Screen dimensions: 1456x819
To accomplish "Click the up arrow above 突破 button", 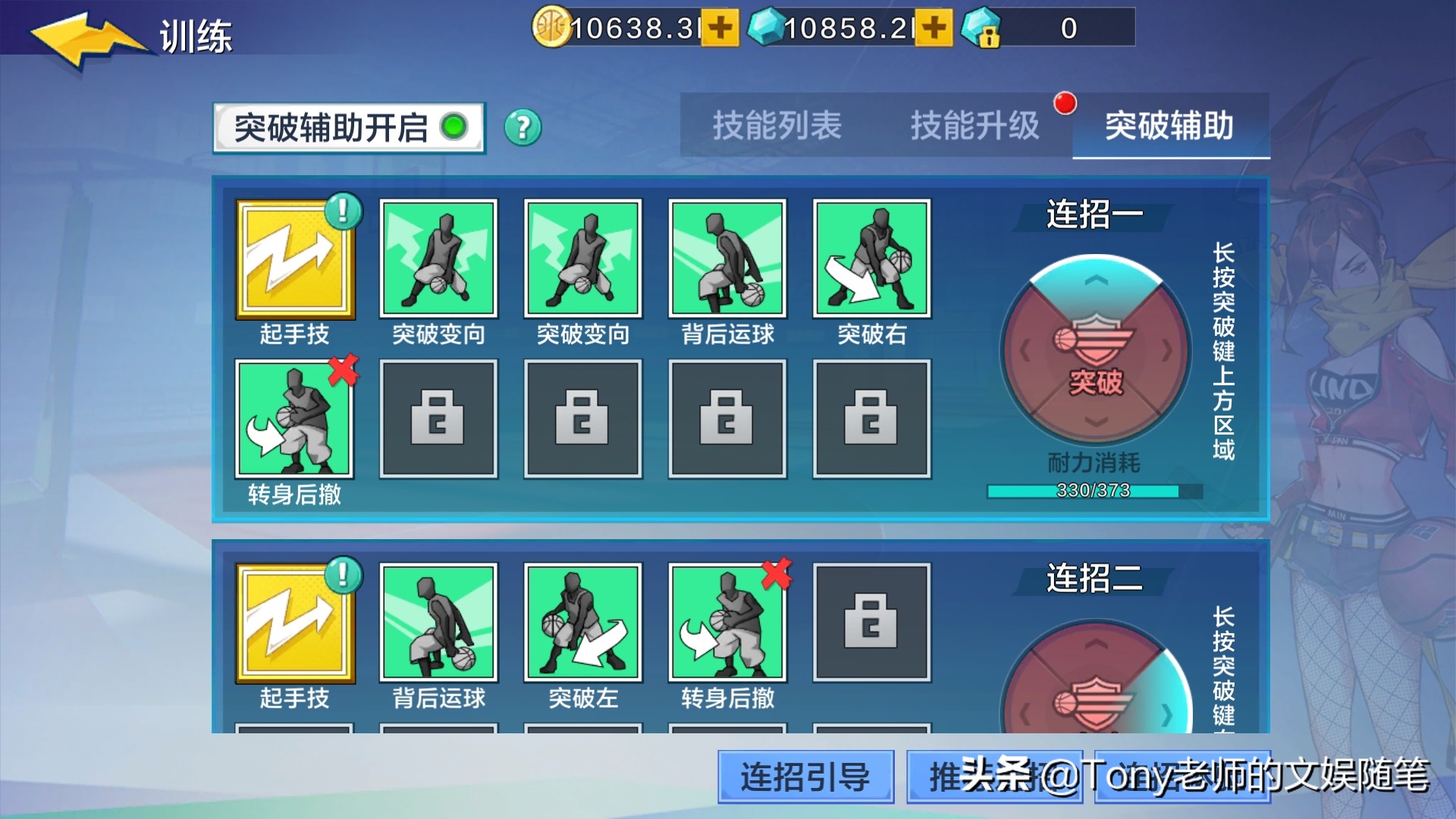I will coord(1094,281).
